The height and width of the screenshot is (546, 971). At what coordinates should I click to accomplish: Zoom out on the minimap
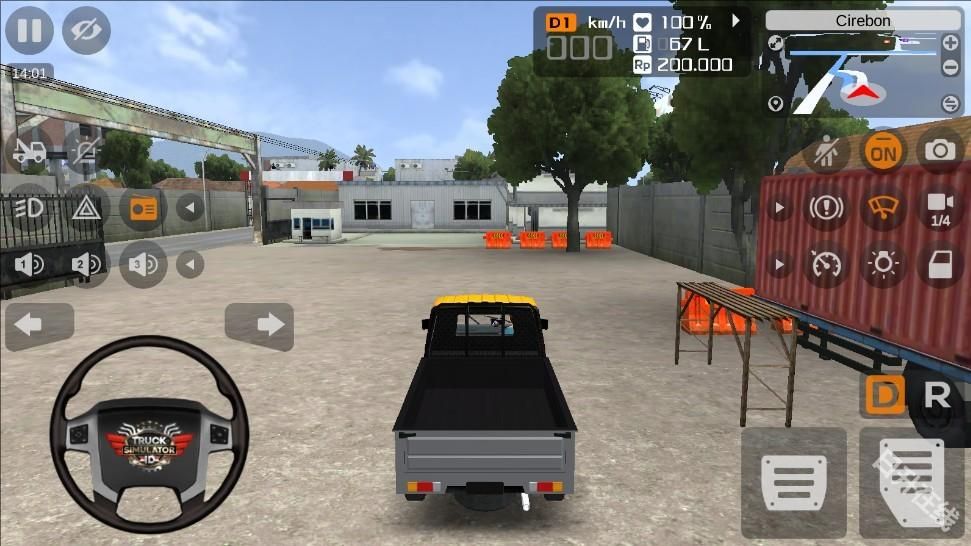pos(950,68)
